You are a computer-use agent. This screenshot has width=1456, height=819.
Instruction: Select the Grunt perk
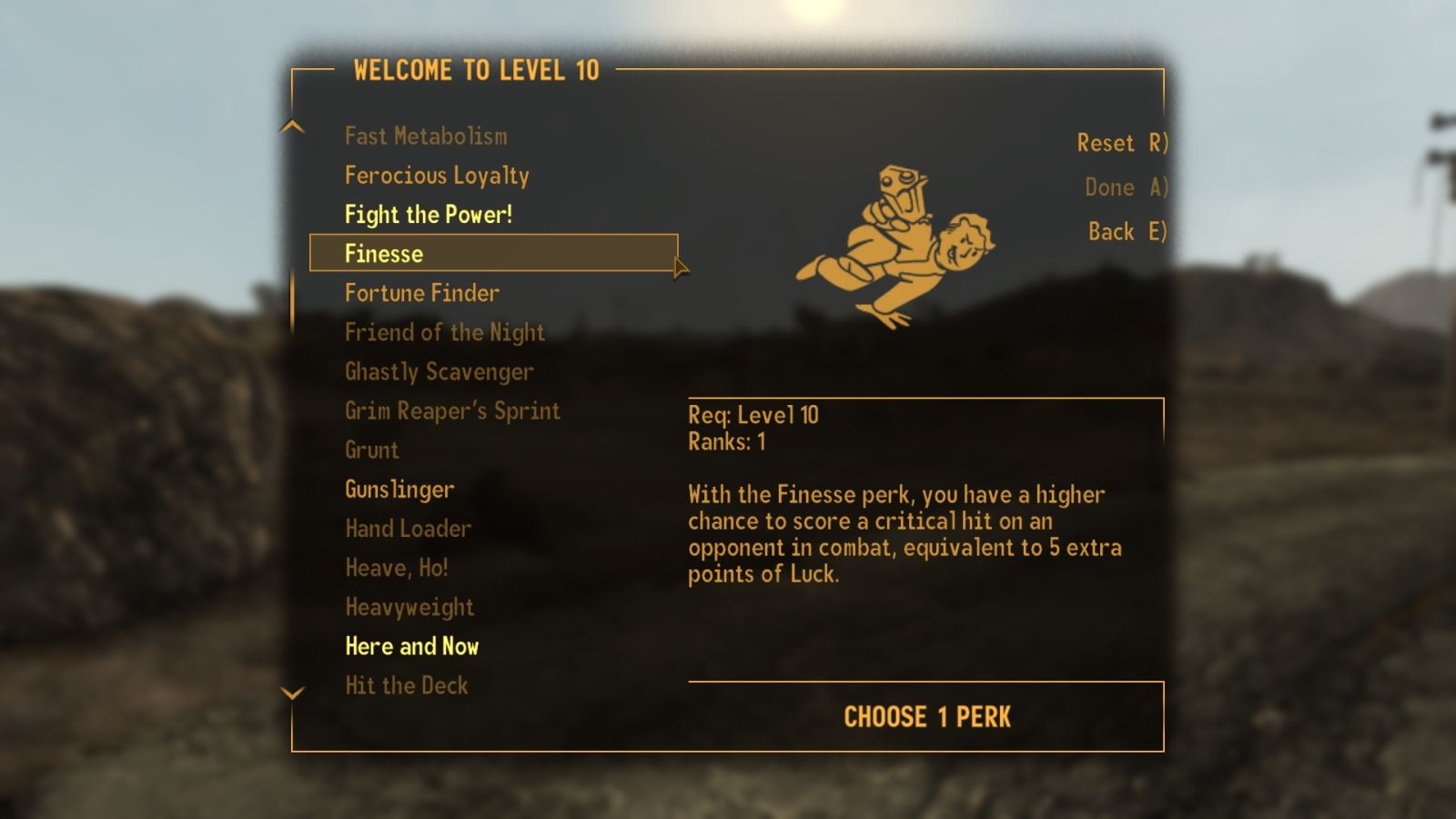pos(372,450)
